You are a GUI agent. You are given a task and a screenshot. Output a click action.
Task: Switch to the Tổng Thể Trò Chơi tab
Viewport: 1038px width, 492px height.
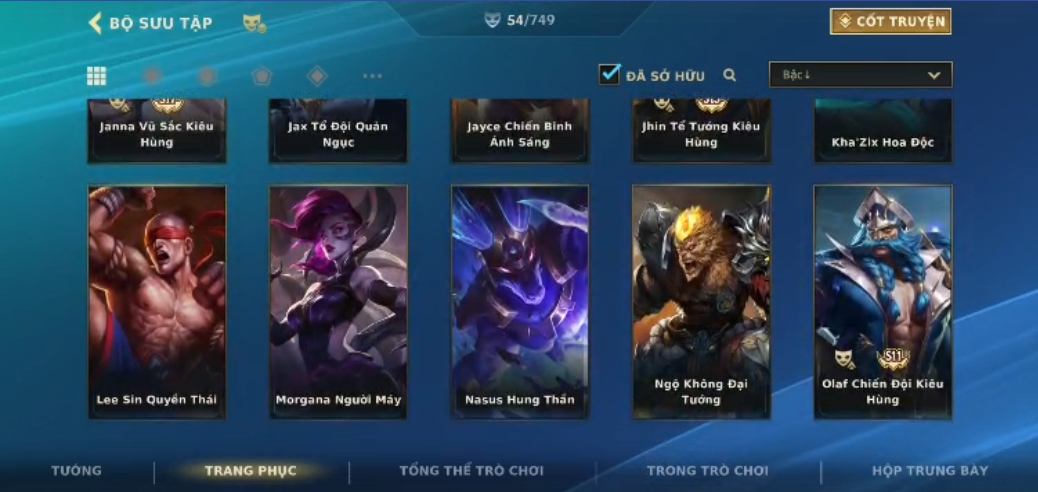coord(471,471)
